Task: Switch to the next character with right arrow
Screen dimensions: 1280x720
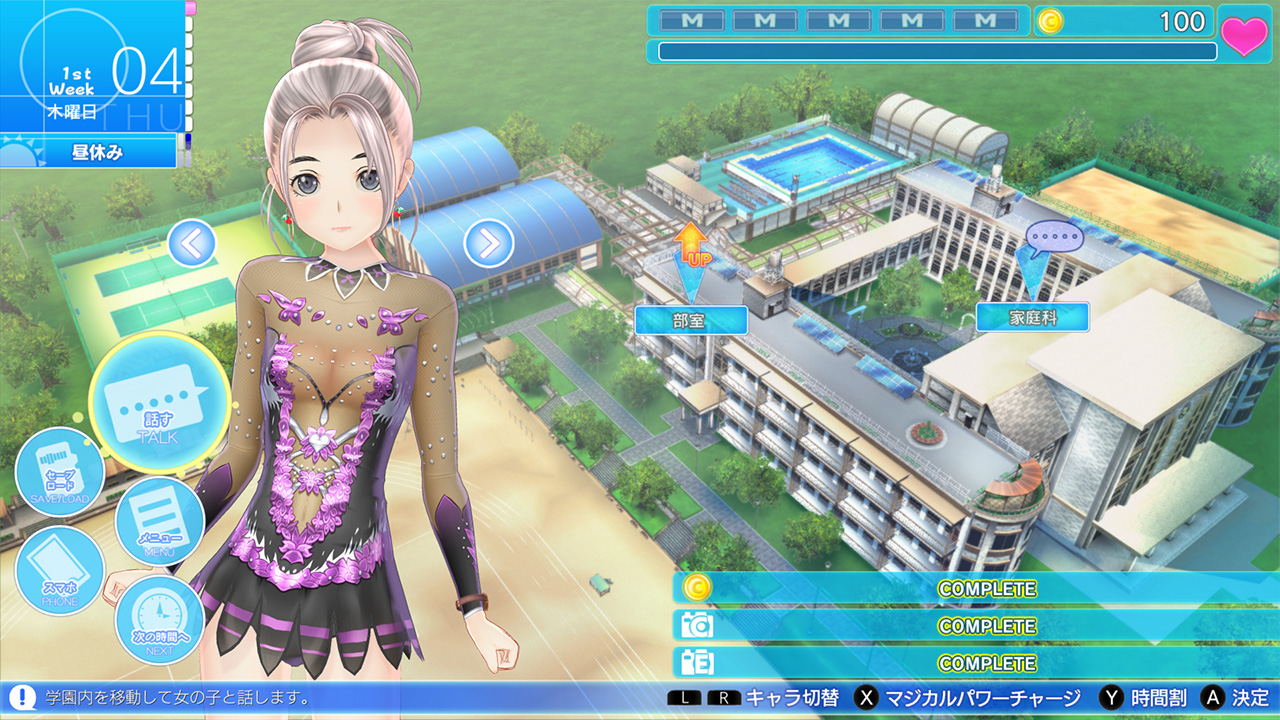Action: tap(489, 243)
